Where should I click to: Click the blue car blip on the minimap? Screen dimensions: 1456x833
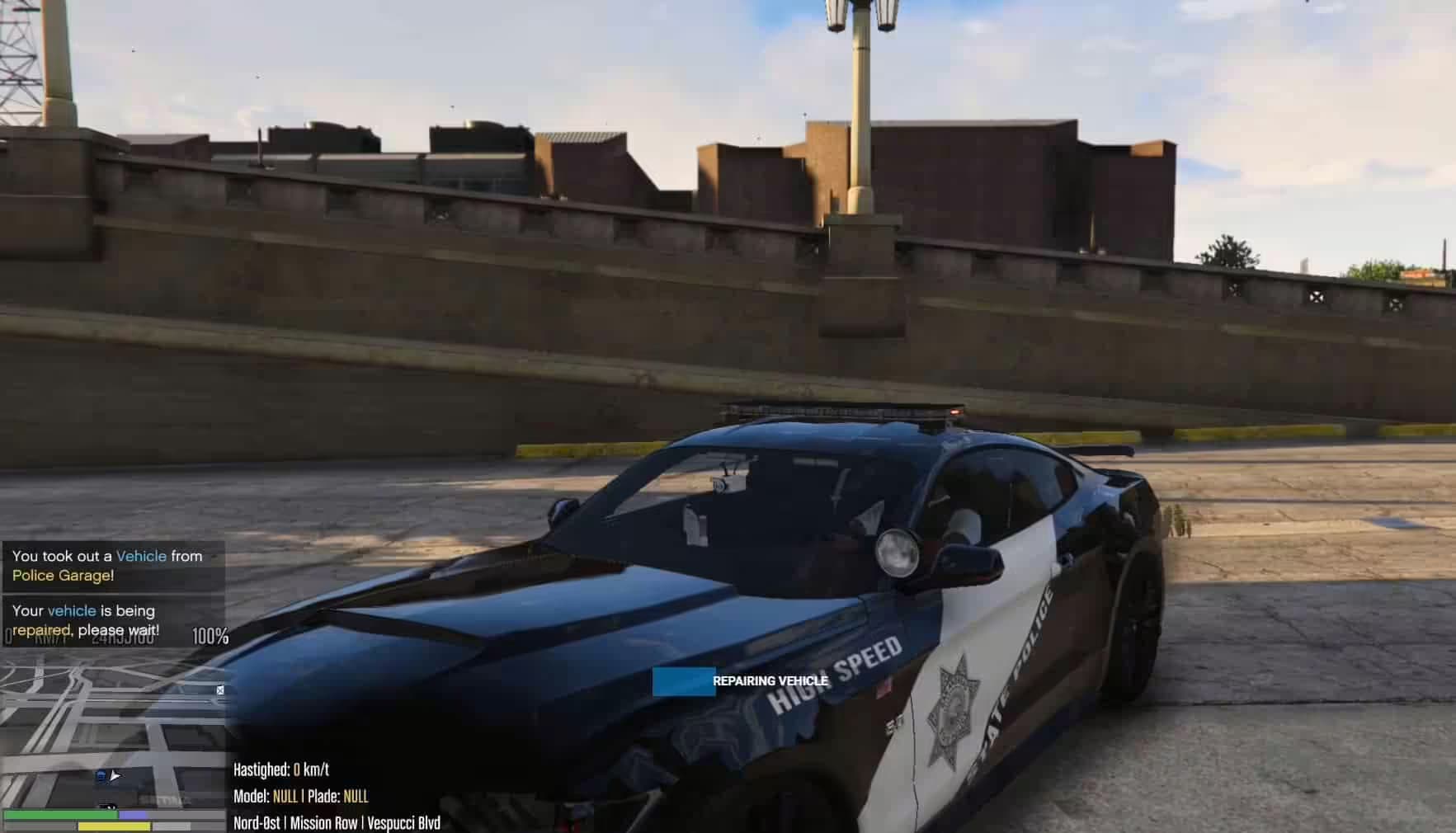(x=103, y=776)
